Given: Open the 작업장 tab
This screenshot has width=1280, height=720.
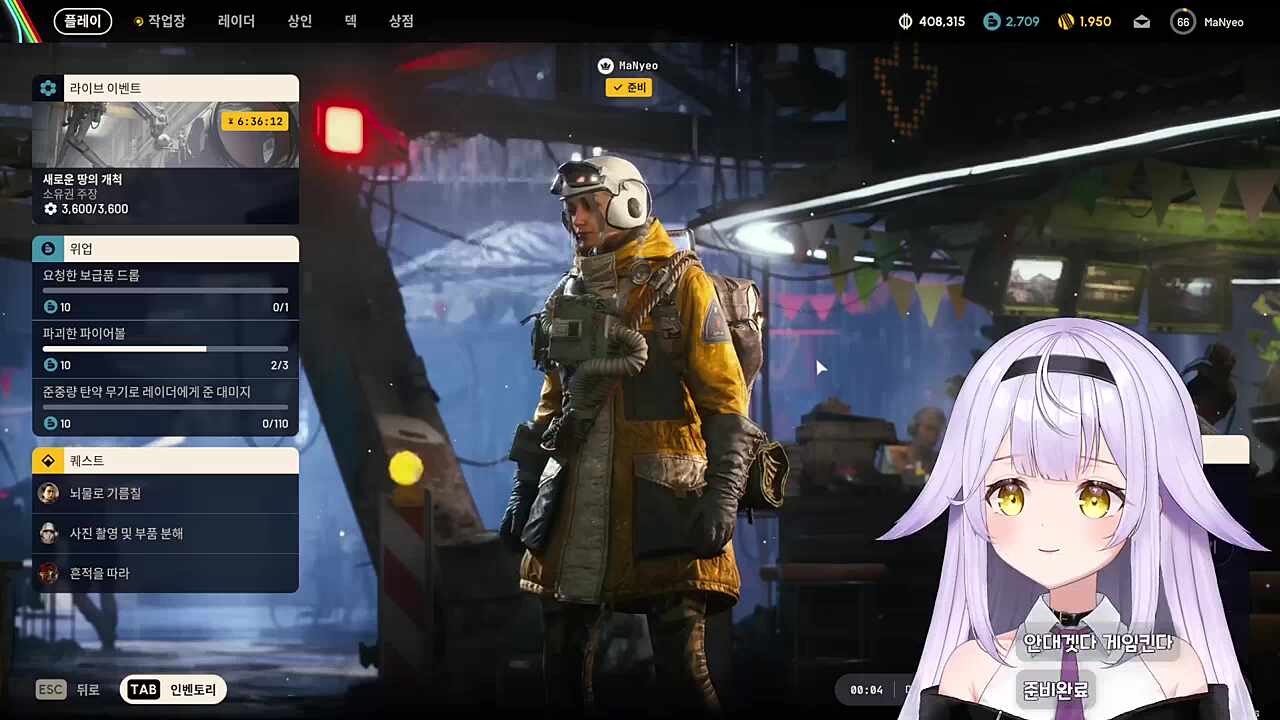Looking at the screenshot, I should point(160,21).
